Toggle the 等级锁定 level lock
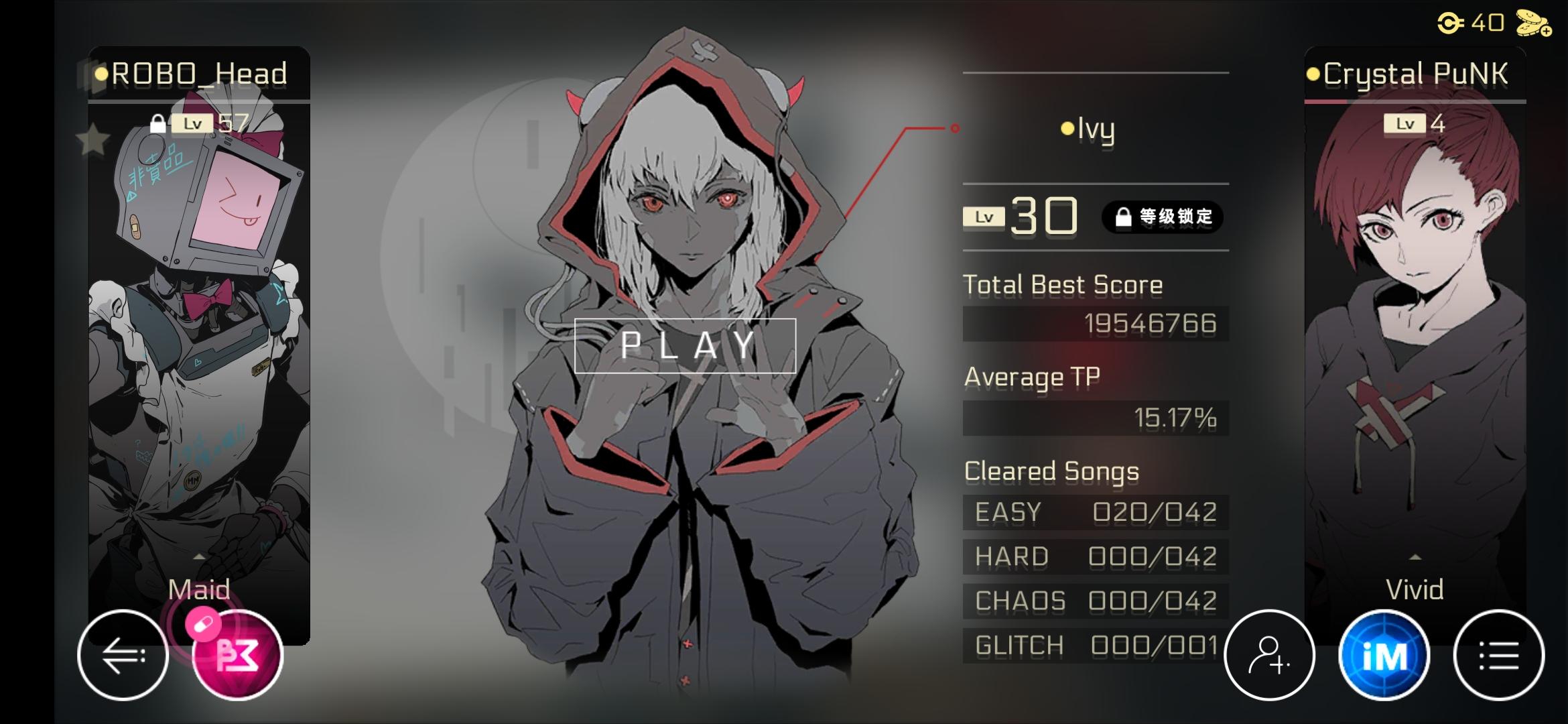Screen dimensions: 1568x724 click(x=1163, y=215)
